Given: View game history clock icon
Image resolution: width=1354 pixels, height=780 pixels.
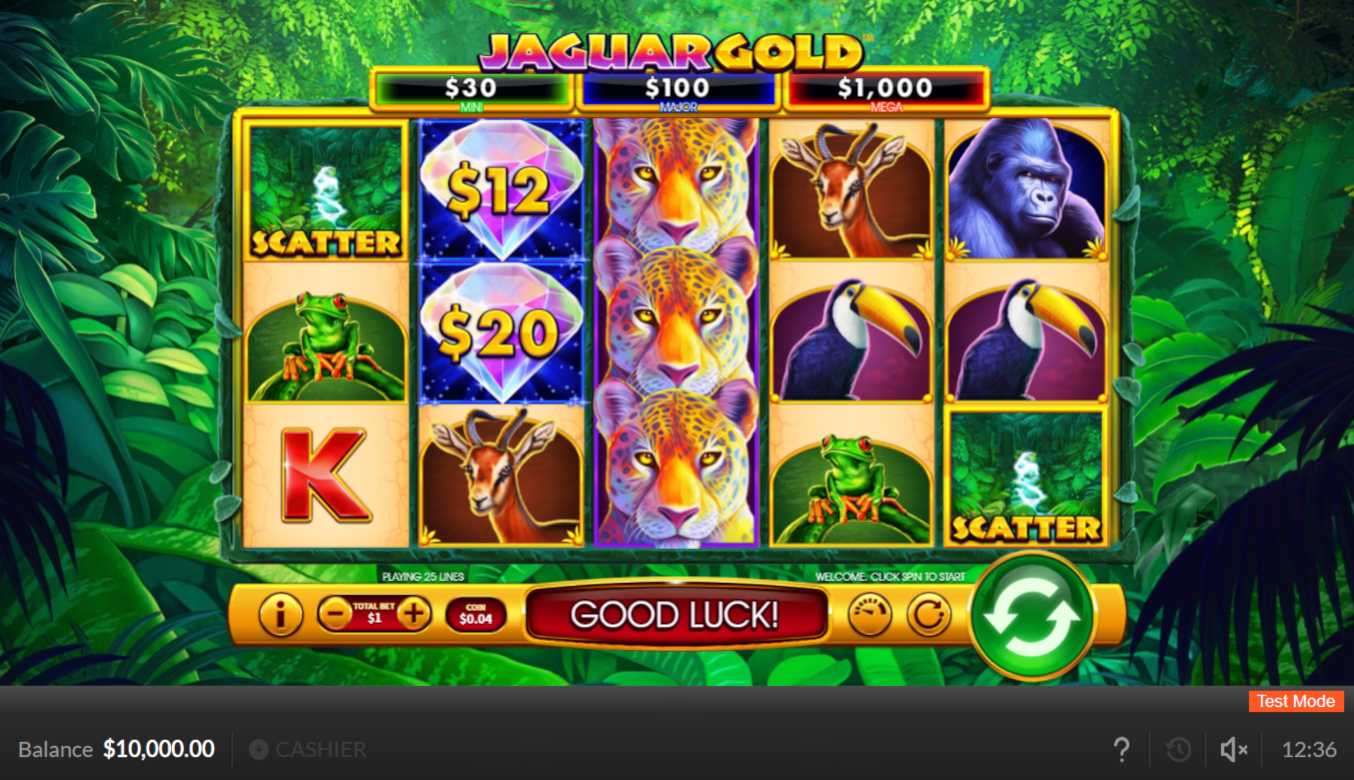Looking at the screenshot, I should point(1178,749).
